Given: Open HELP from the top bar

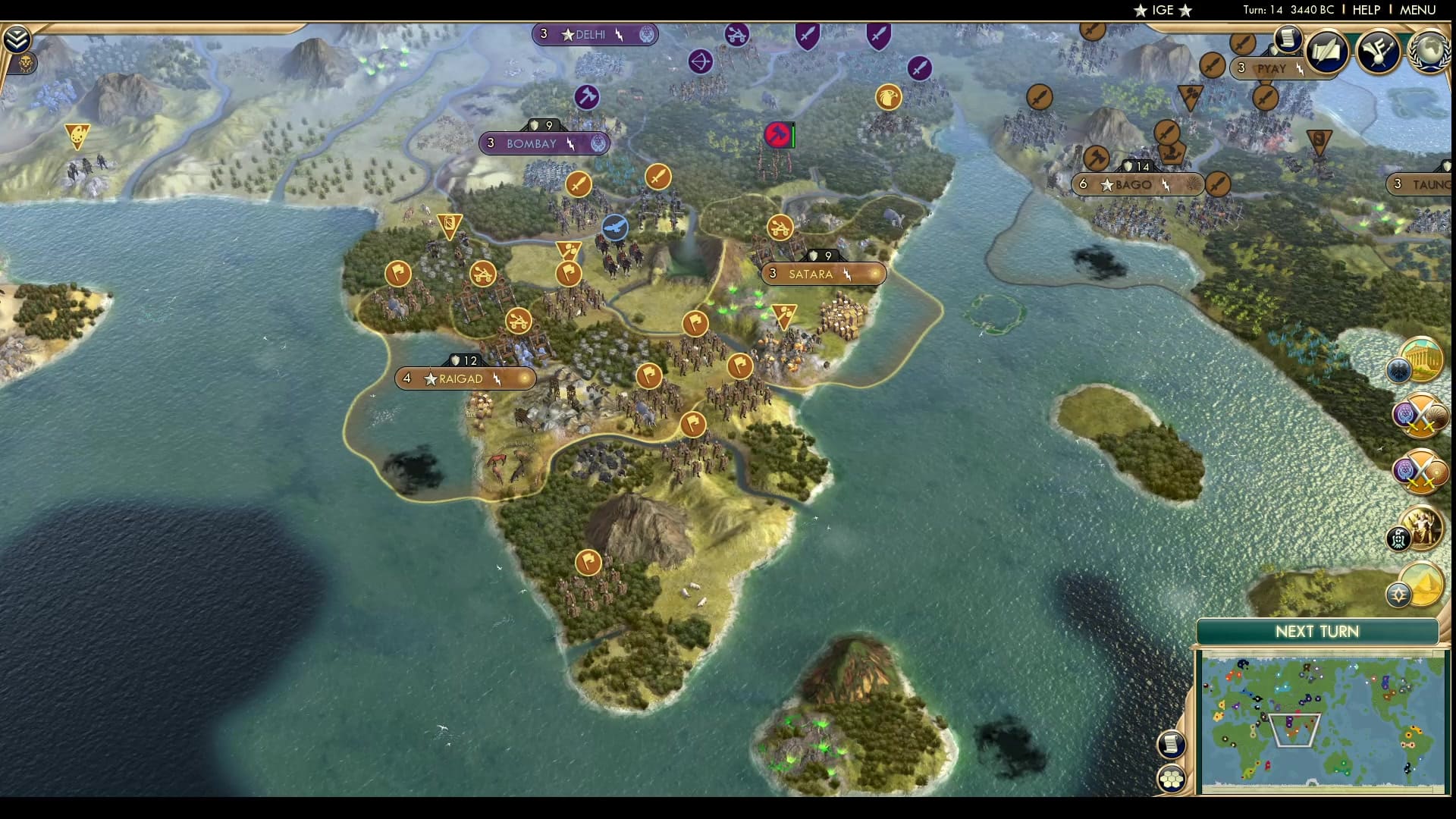Looking at the screenshot, I should point(1365,11).
